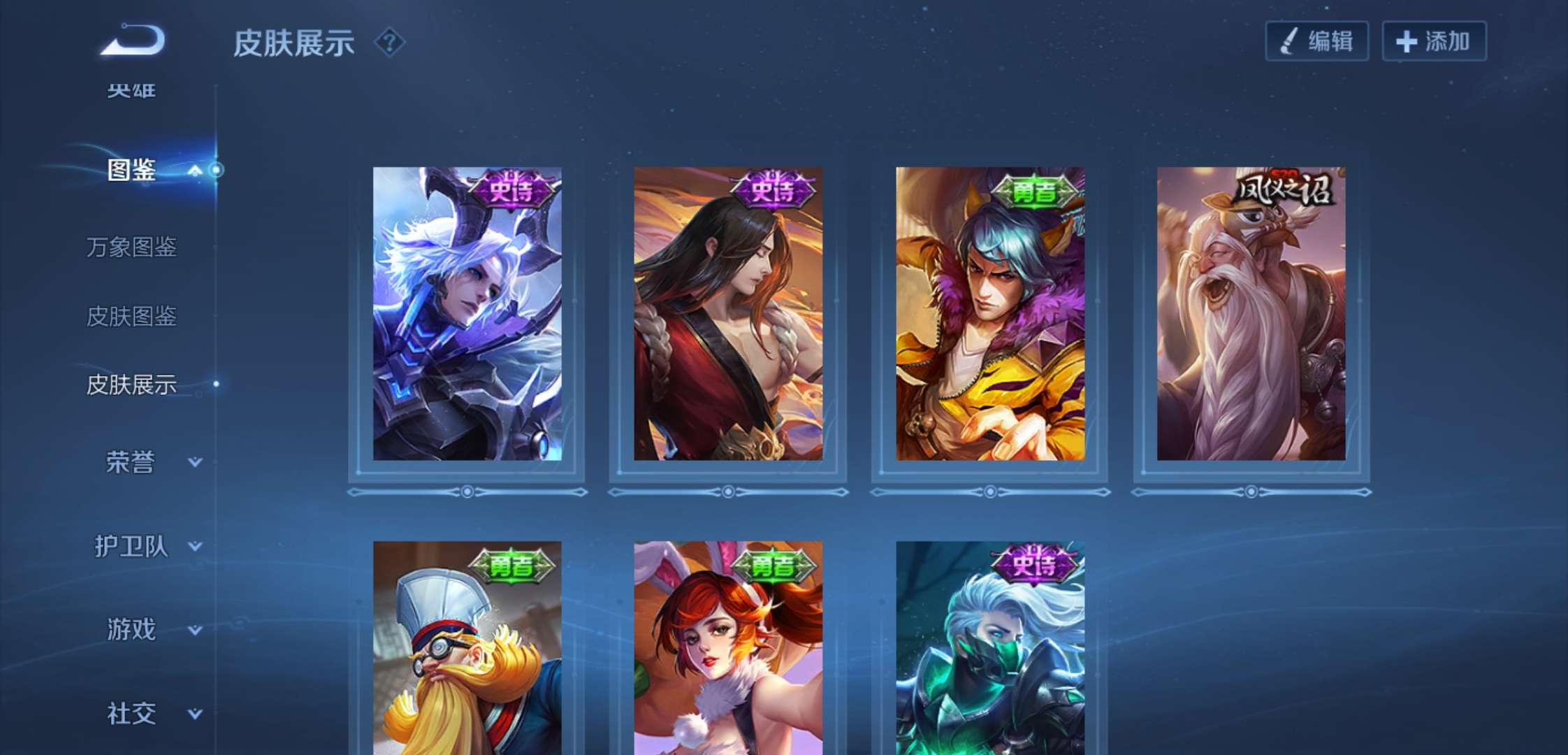
Task: Click the 编辑 edit button
Action: click(x=1316, y=41)
